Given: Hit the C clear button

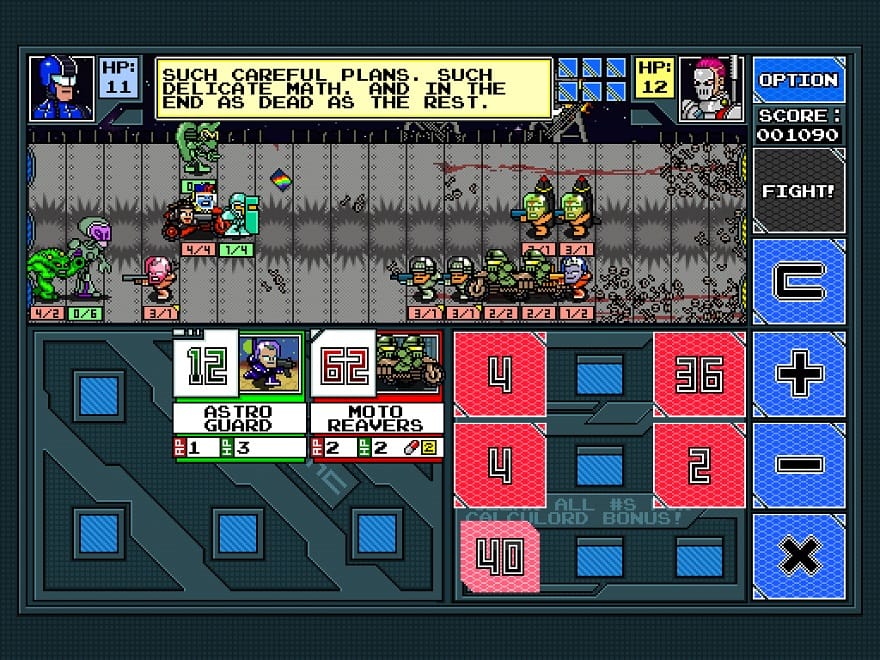Looking at the screenshot, I should pyautogui.click(x=798, y=282).
